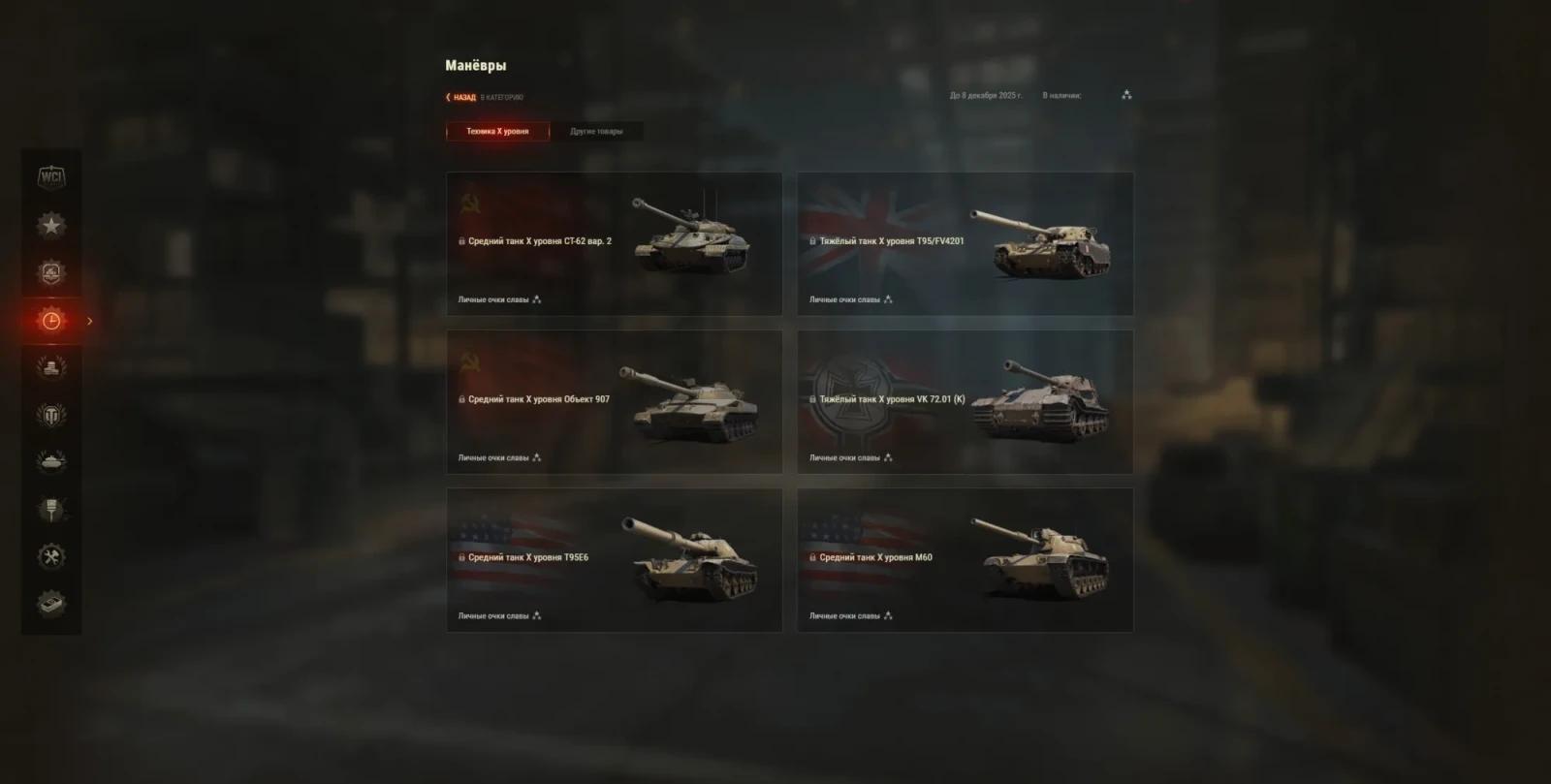Switch to the Другие товары tab
Screen dimensions: 1551x784
tap(597, 129)
